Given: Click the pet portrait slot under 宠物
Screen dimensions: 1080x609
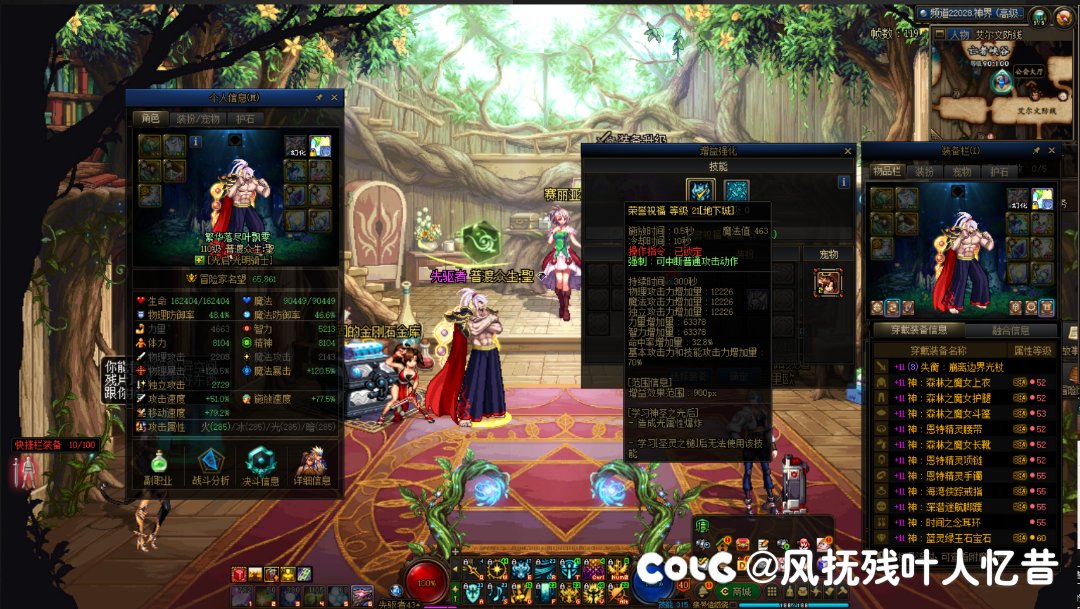Looking at the screenshot, I should 828,283.
